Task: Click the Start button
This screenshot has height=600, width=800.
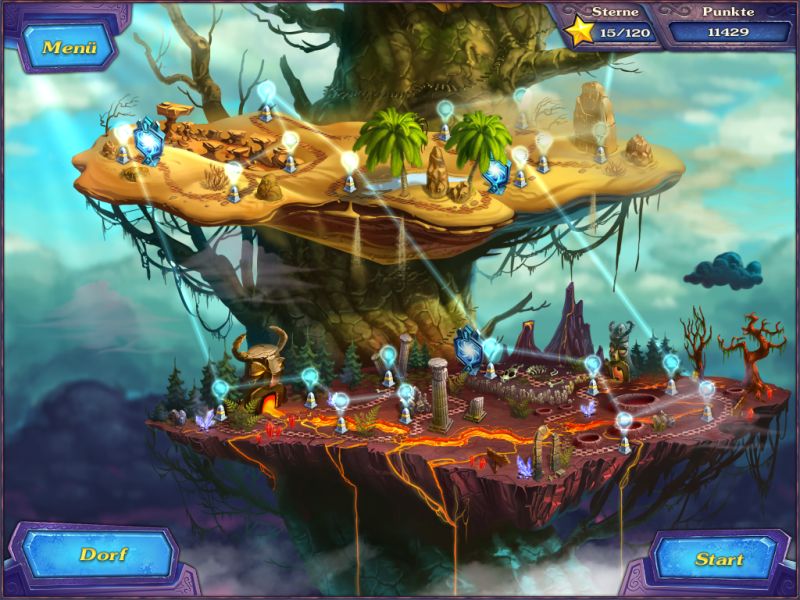Action: (x=718, y=559)
